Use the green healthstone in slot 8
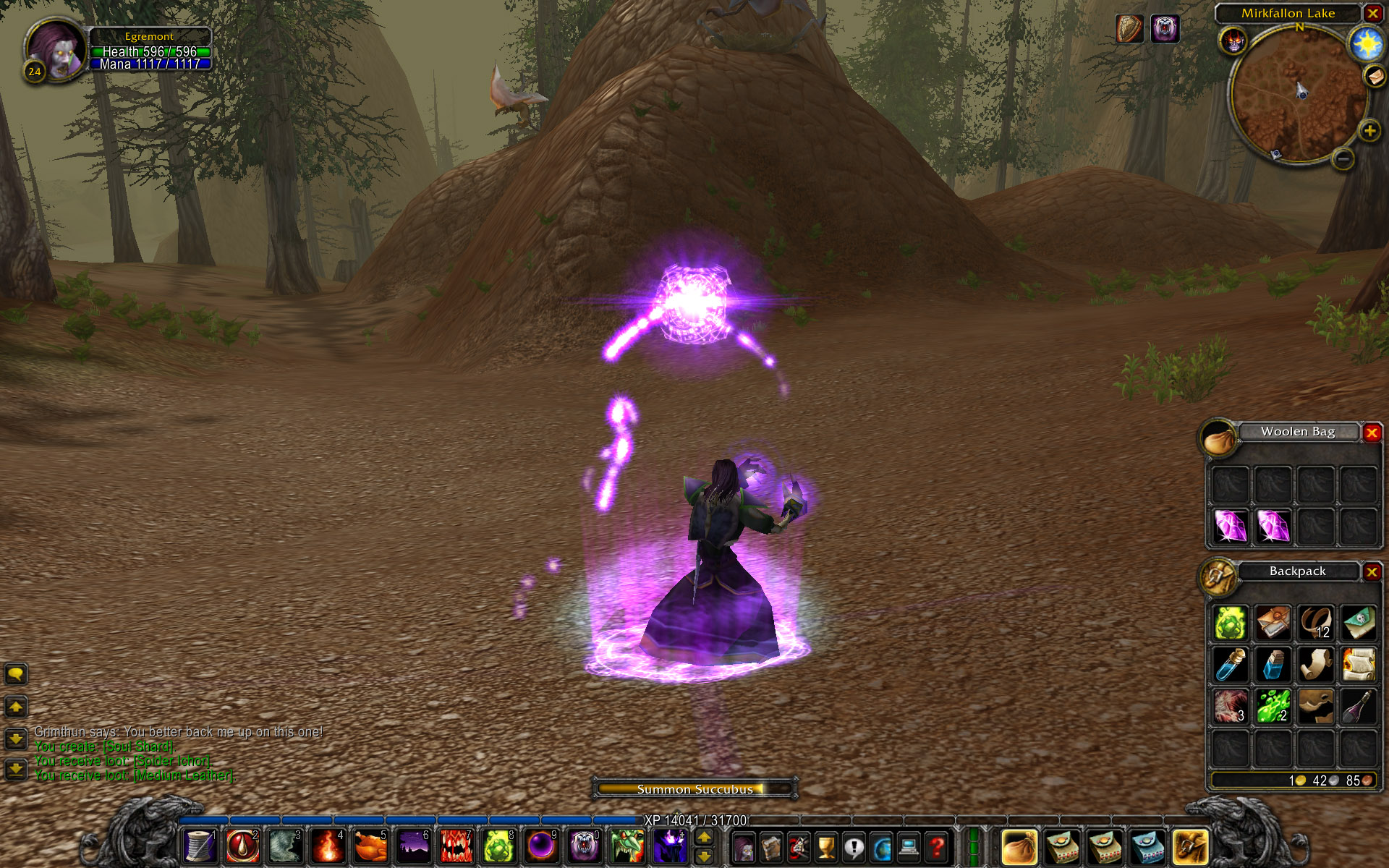The width and height of the screenshot is (1389, 868). click(x=498, y=846)
